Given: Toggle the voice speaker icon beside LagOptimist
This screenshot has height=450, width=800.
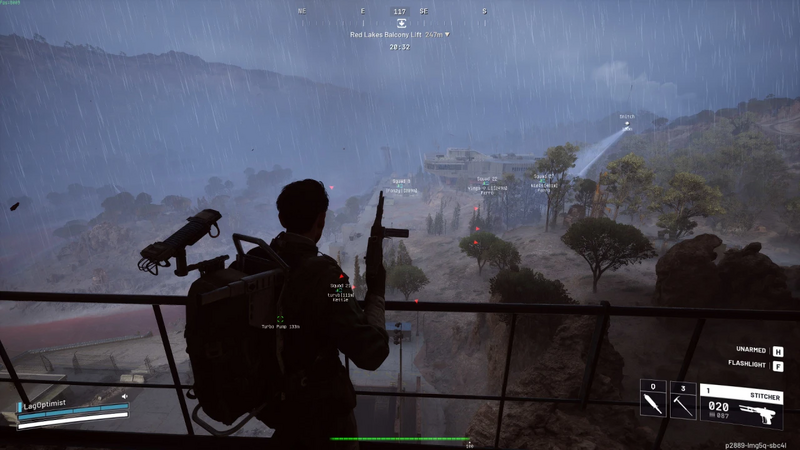Looking at the screenshot, I should tap(125, 397).
